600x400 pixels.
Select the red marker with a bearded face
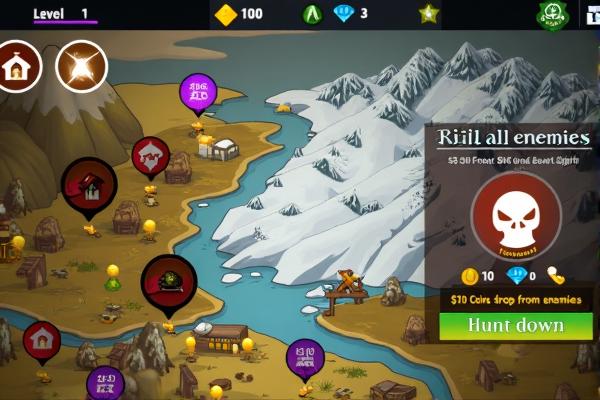coord(150,155)
